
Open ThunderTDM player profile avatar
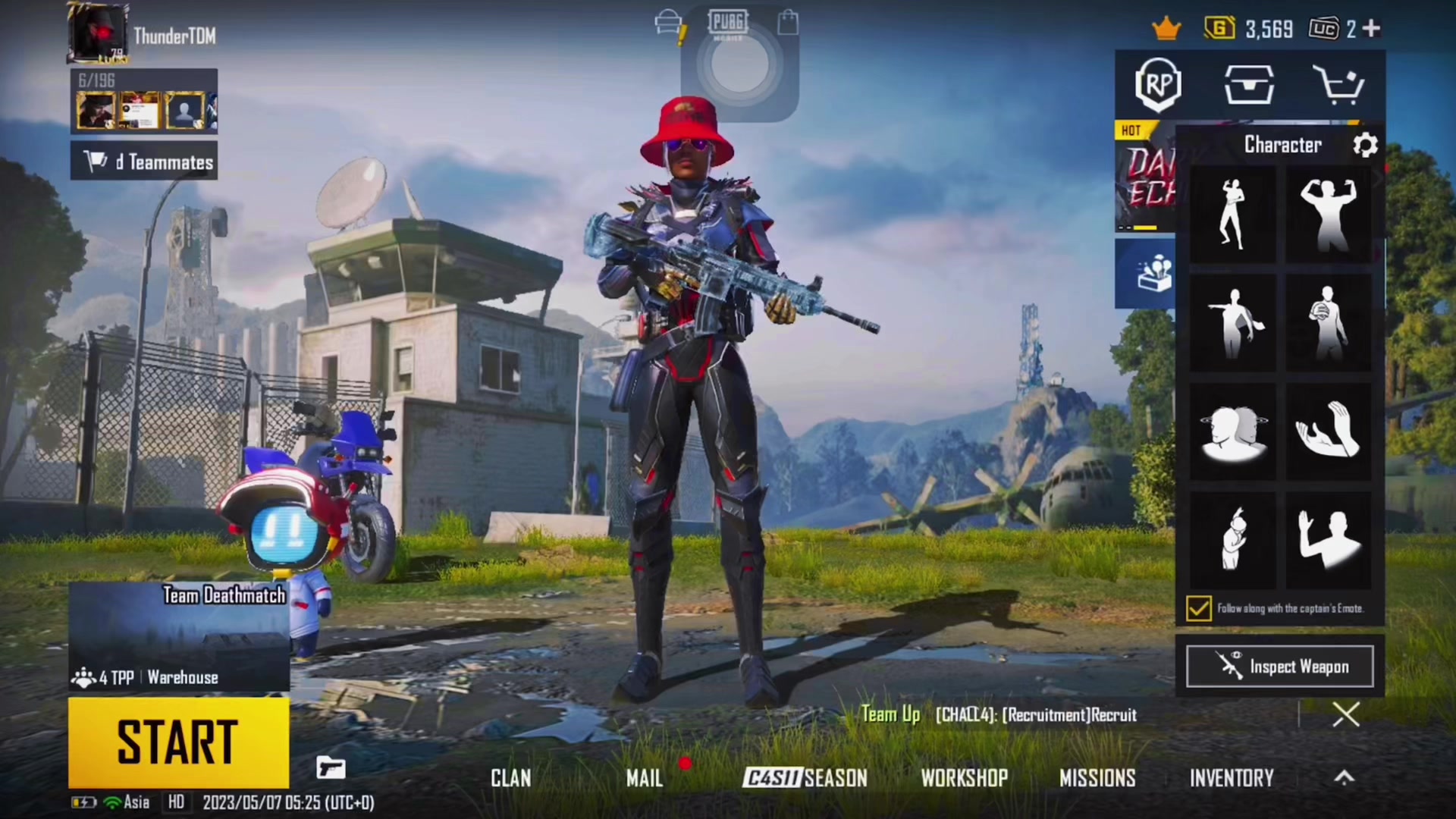click(99, 33)
